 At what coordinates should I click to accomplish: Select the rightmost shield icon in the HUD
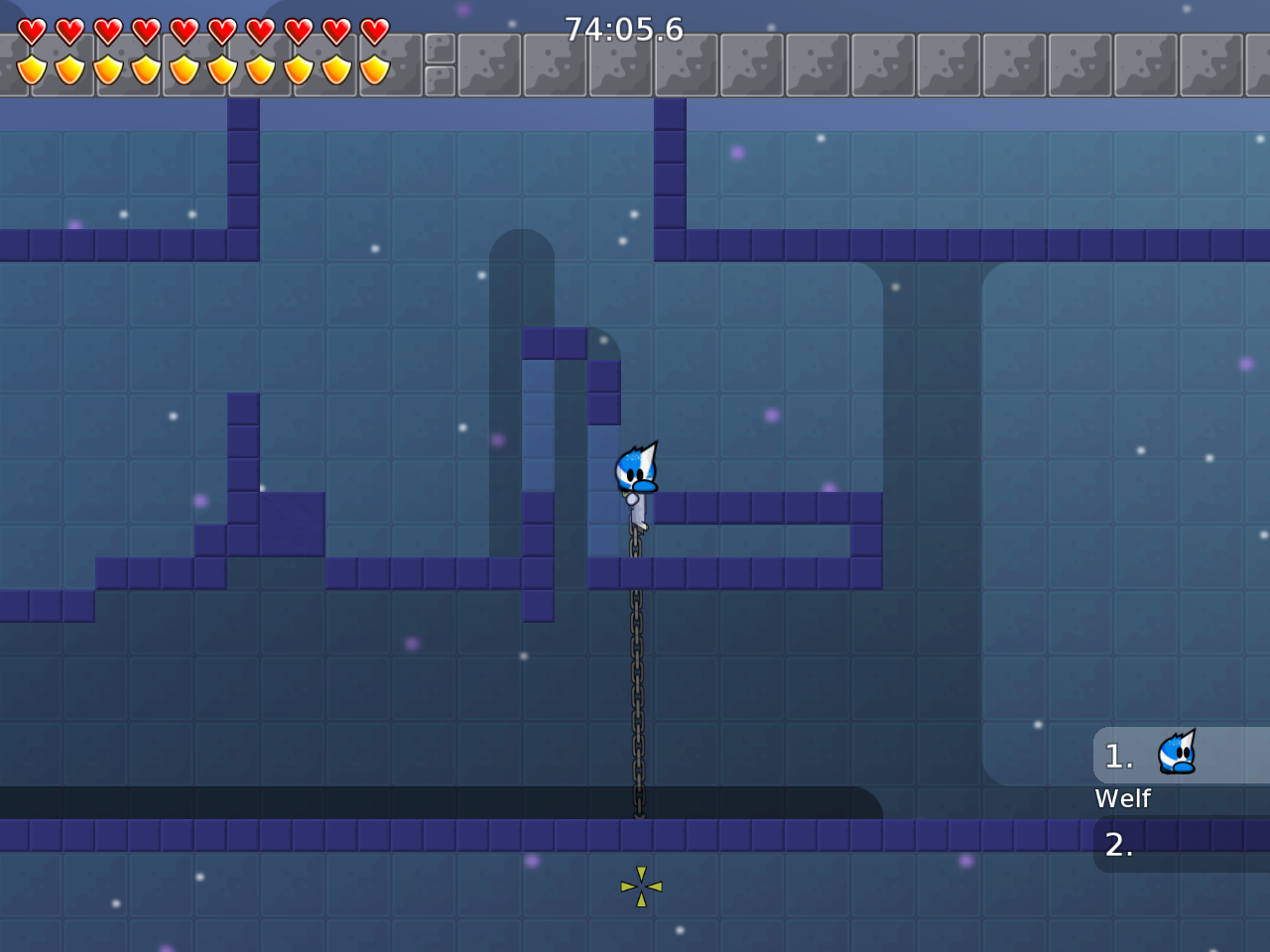pyautogui.click(x=372, y=67)
